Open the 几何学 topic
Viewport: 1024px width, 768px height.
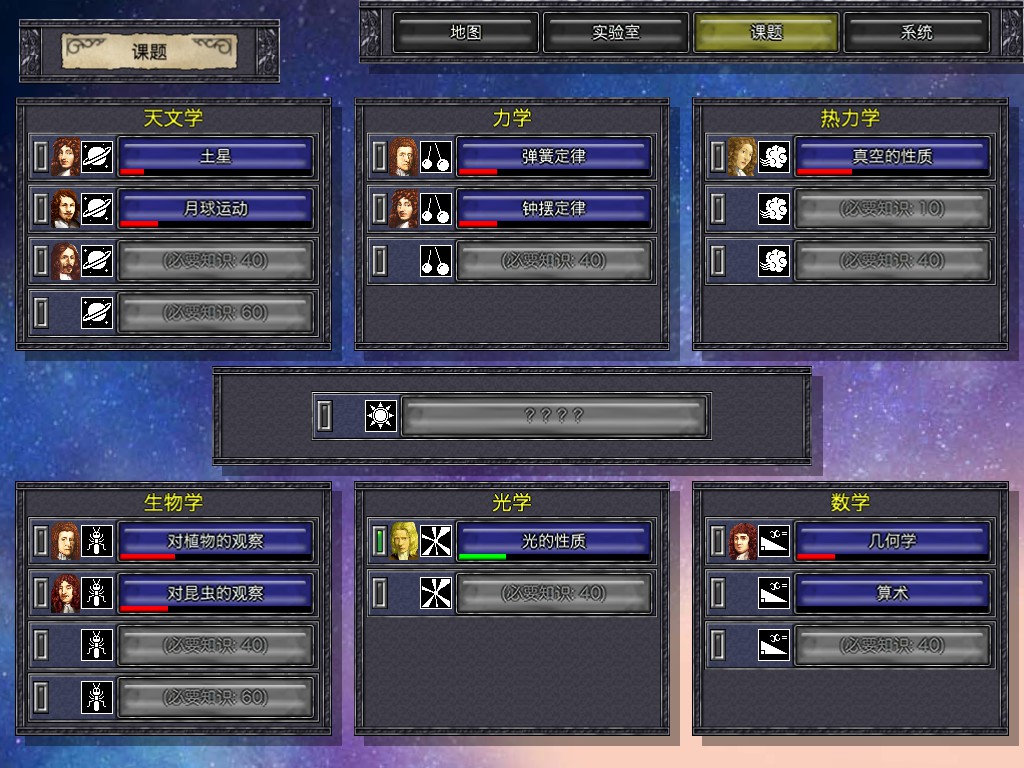tap(892, 541)
